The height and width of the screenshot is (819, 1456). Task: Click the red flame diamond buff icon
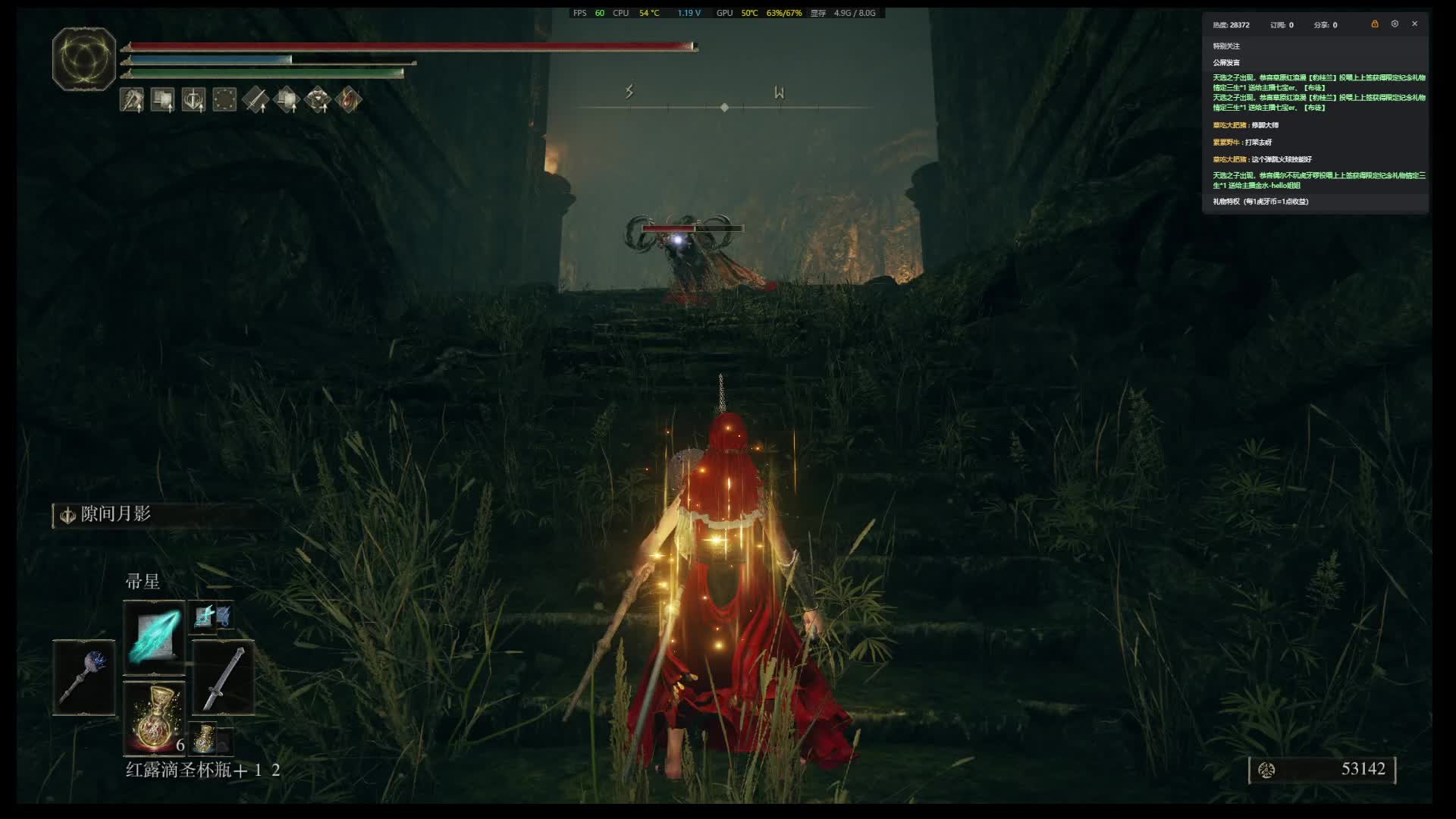(x=349, y=99)
